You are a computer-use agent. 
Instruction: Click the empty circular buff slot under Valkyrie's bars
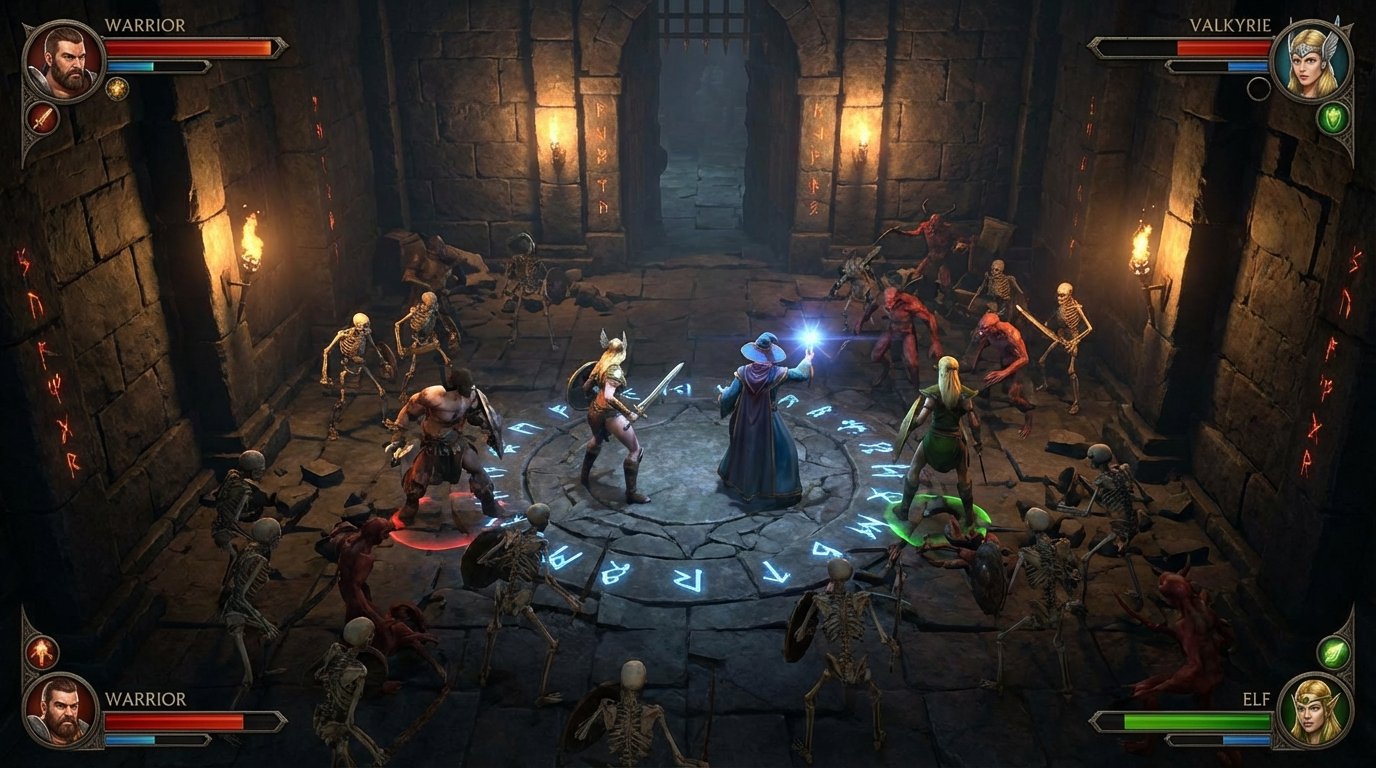click(x=1259, y=88)
